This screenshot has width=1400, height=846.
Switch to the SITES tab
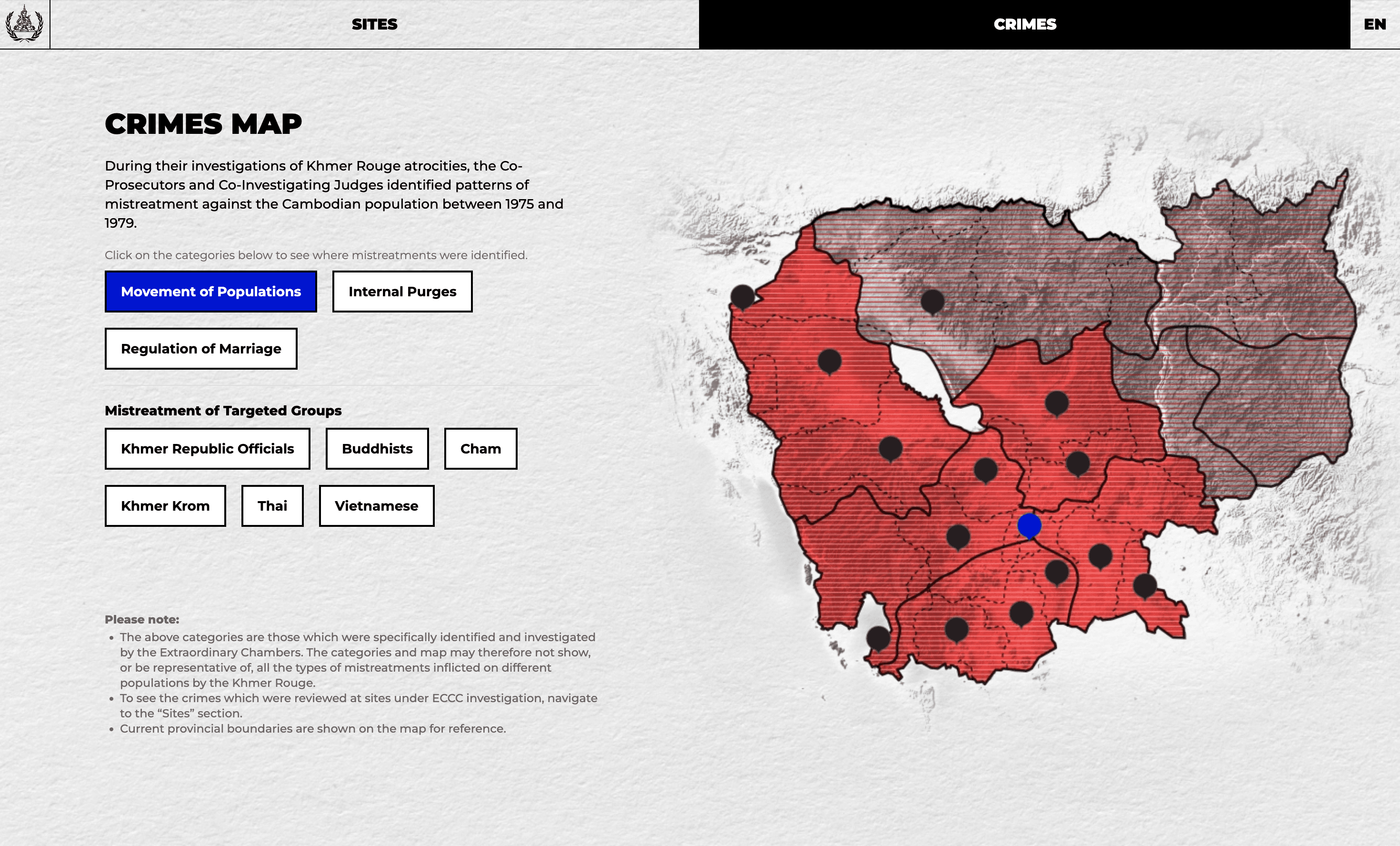pos(374,24)
